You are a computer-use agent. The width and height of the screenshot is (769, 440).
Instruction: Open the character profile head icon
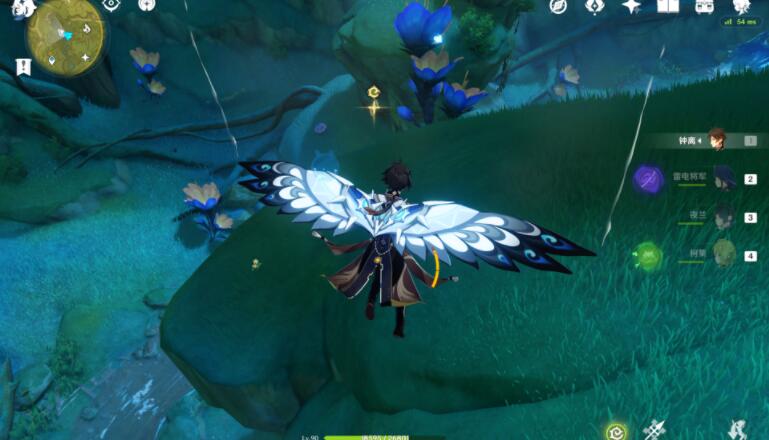click(741, 6)
